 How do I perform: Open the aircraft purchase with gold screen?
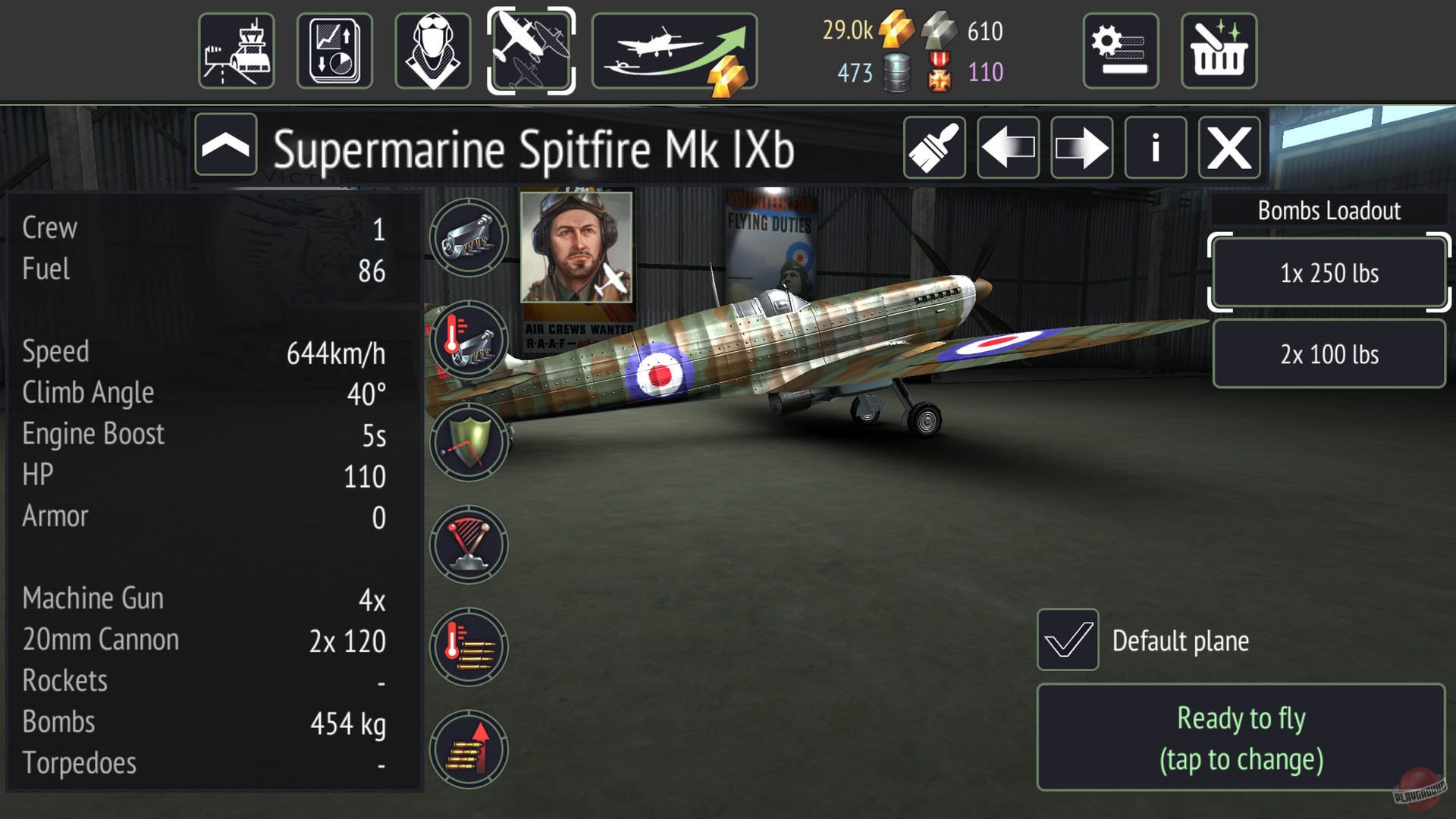675,49
